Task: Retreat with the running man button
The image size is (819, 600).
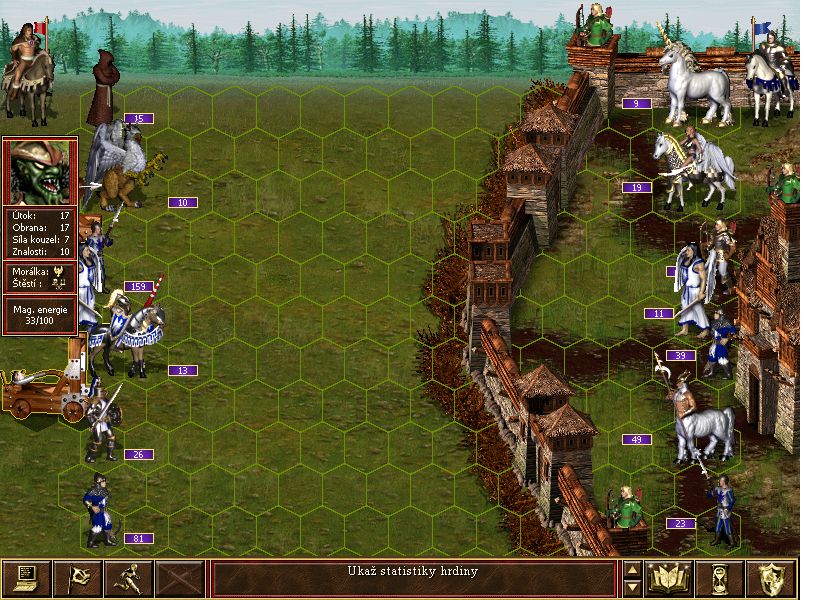Action: coord(129,578)
